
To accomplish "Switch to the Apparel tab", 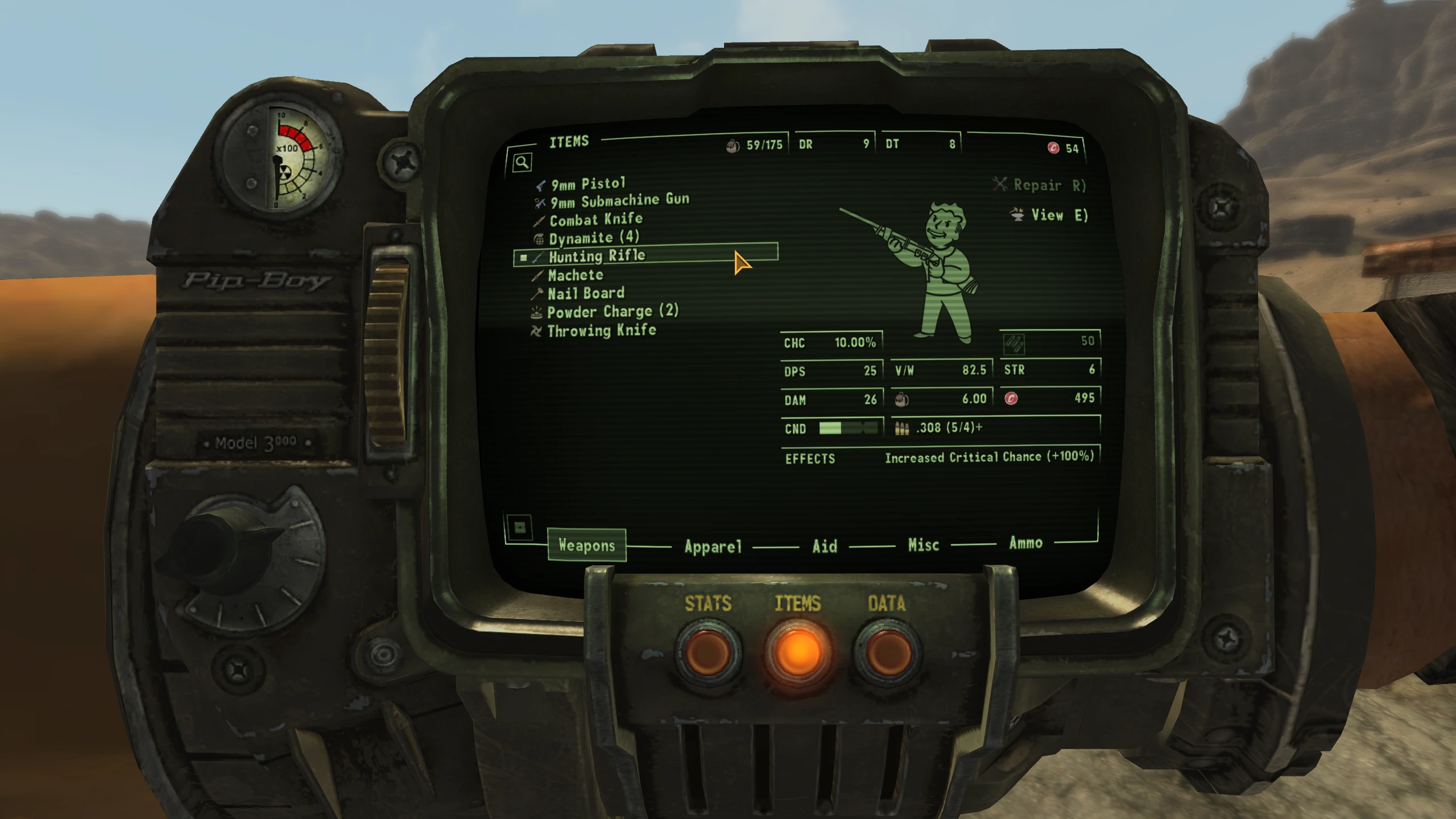I will pyautogui.click(x=713, y=547).
